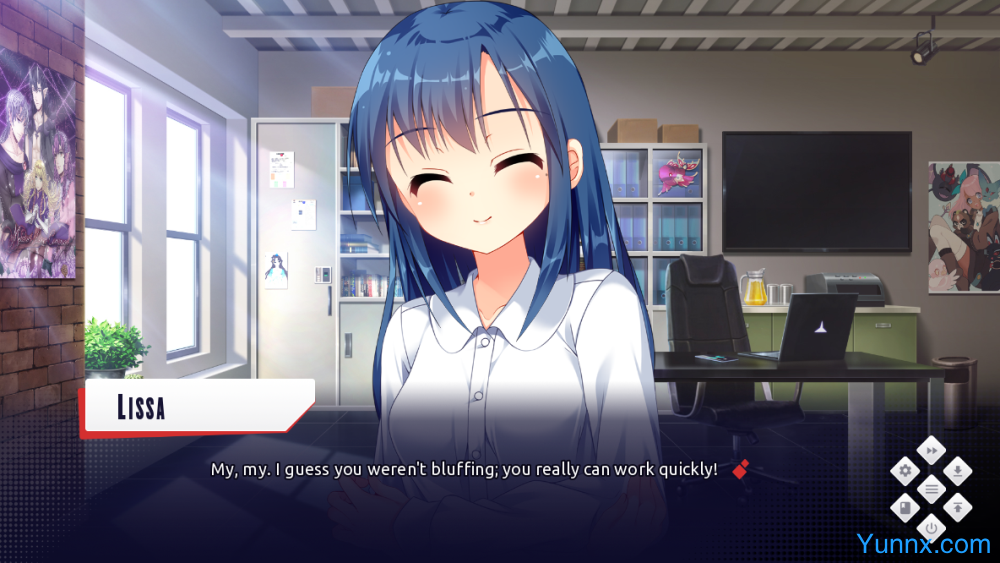This screenshot has width=1000, height=563.
Task: Click the load icon with upward arrow
Action: click(958, 507)
